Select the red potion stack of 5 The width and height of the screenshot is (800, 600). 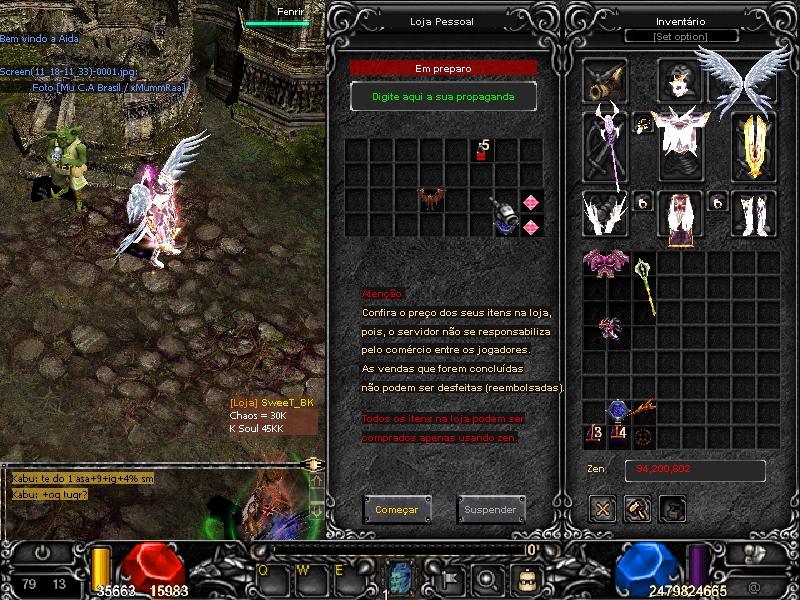pyautogui.click(x=482, y=151)
